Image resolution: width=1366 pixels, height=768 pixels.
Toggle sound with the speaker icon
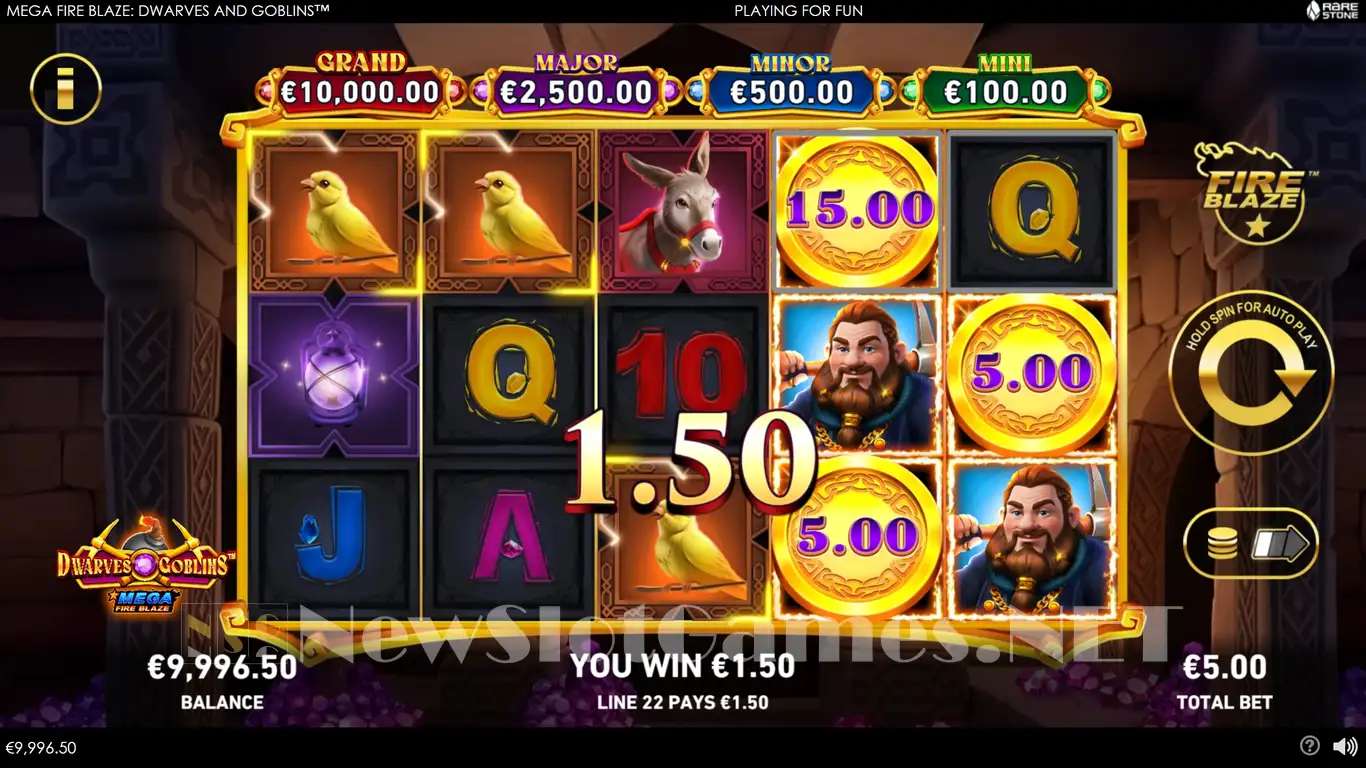[1344, 746]
